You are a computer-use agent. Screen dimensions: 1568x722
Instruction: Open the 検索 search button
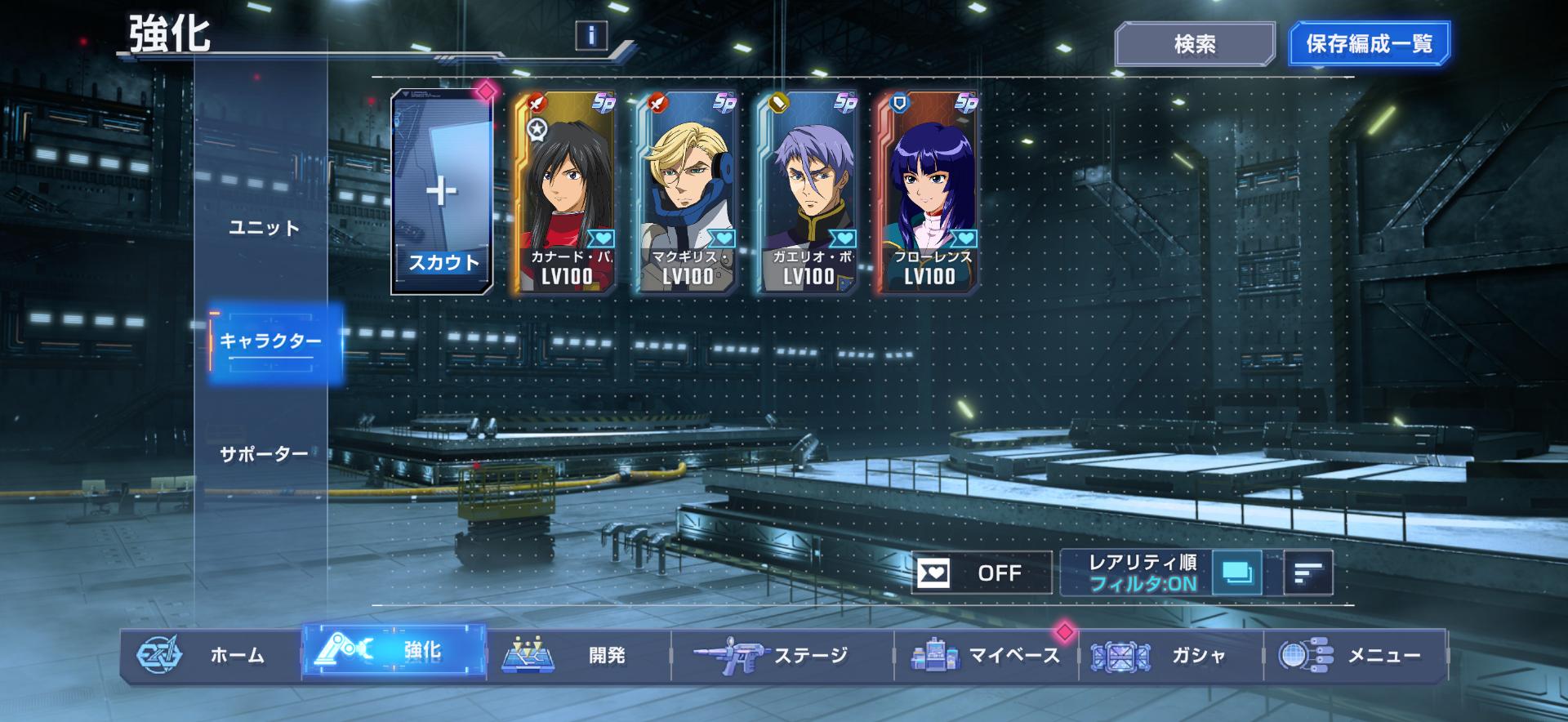[x=1194, y=44]
